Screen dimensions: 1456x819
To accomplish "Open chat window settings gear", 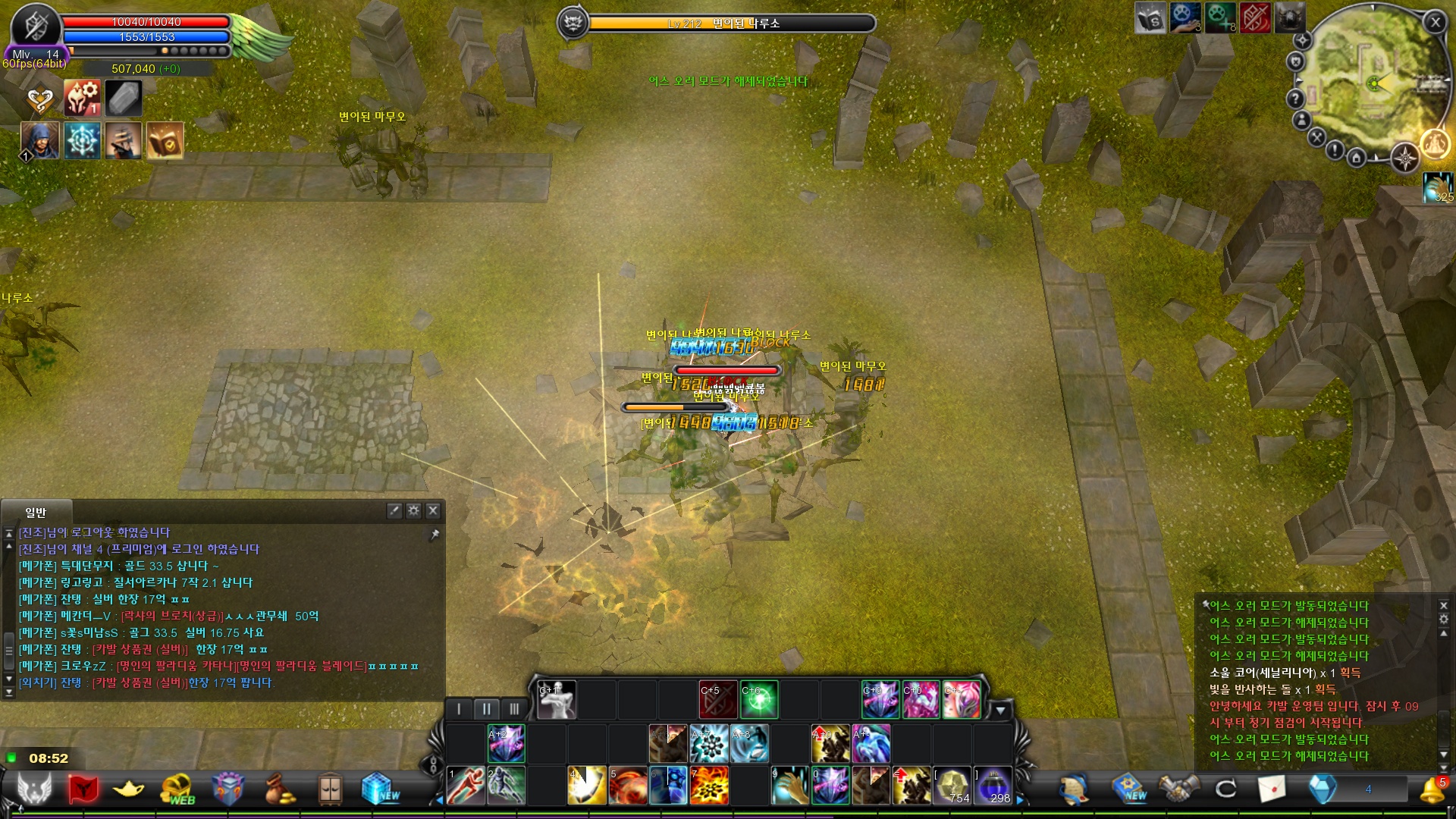I will [x=413, y=511].
